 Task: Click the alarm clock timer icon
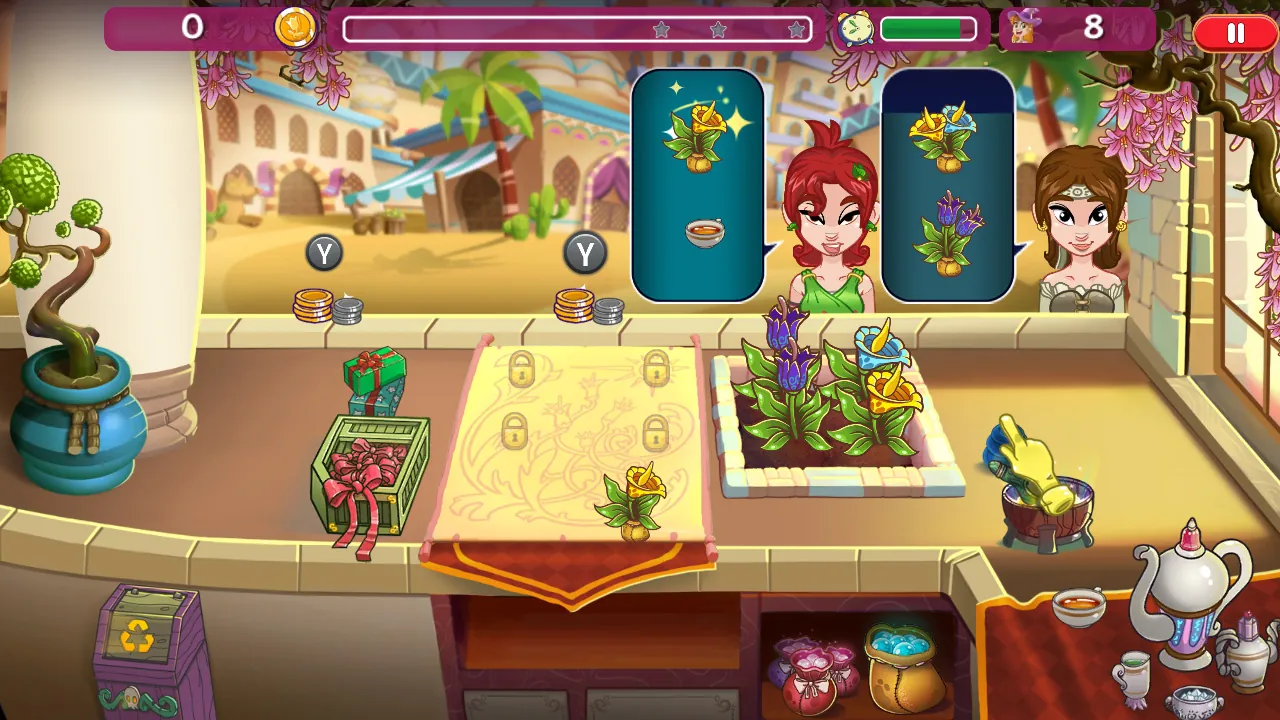(857, 29)
